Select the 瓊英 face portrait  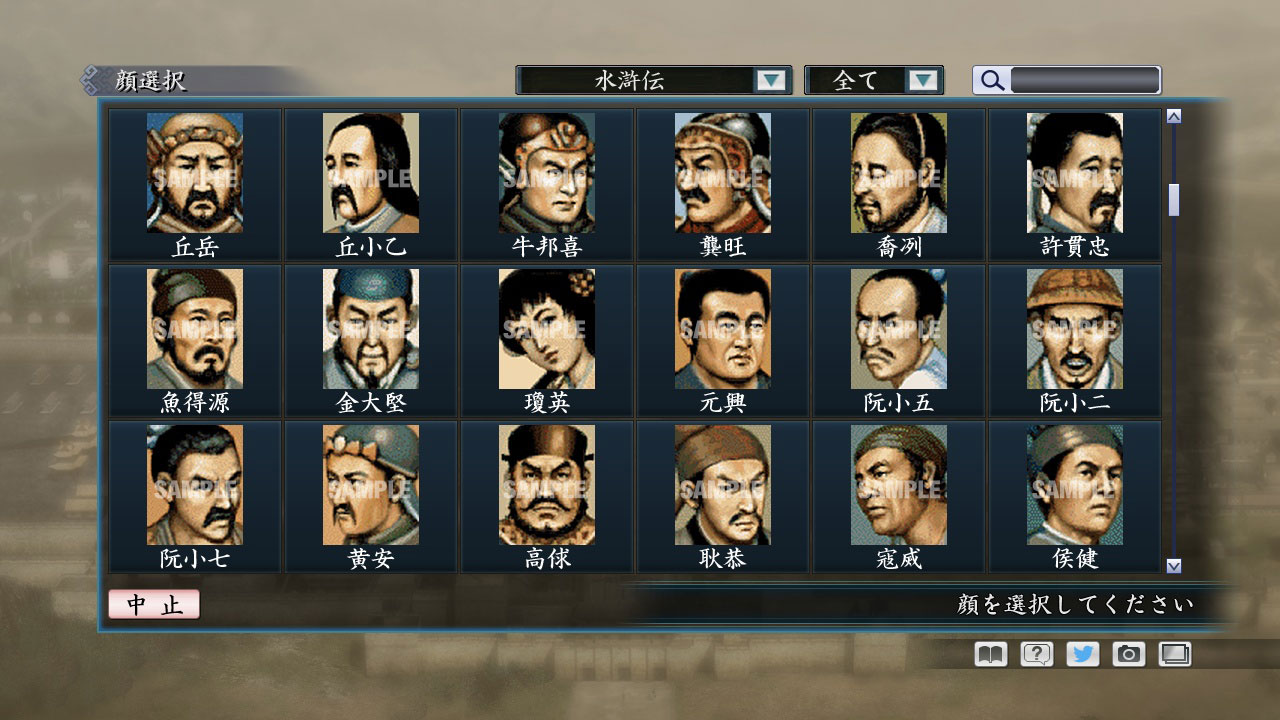[x=545, y=328]
